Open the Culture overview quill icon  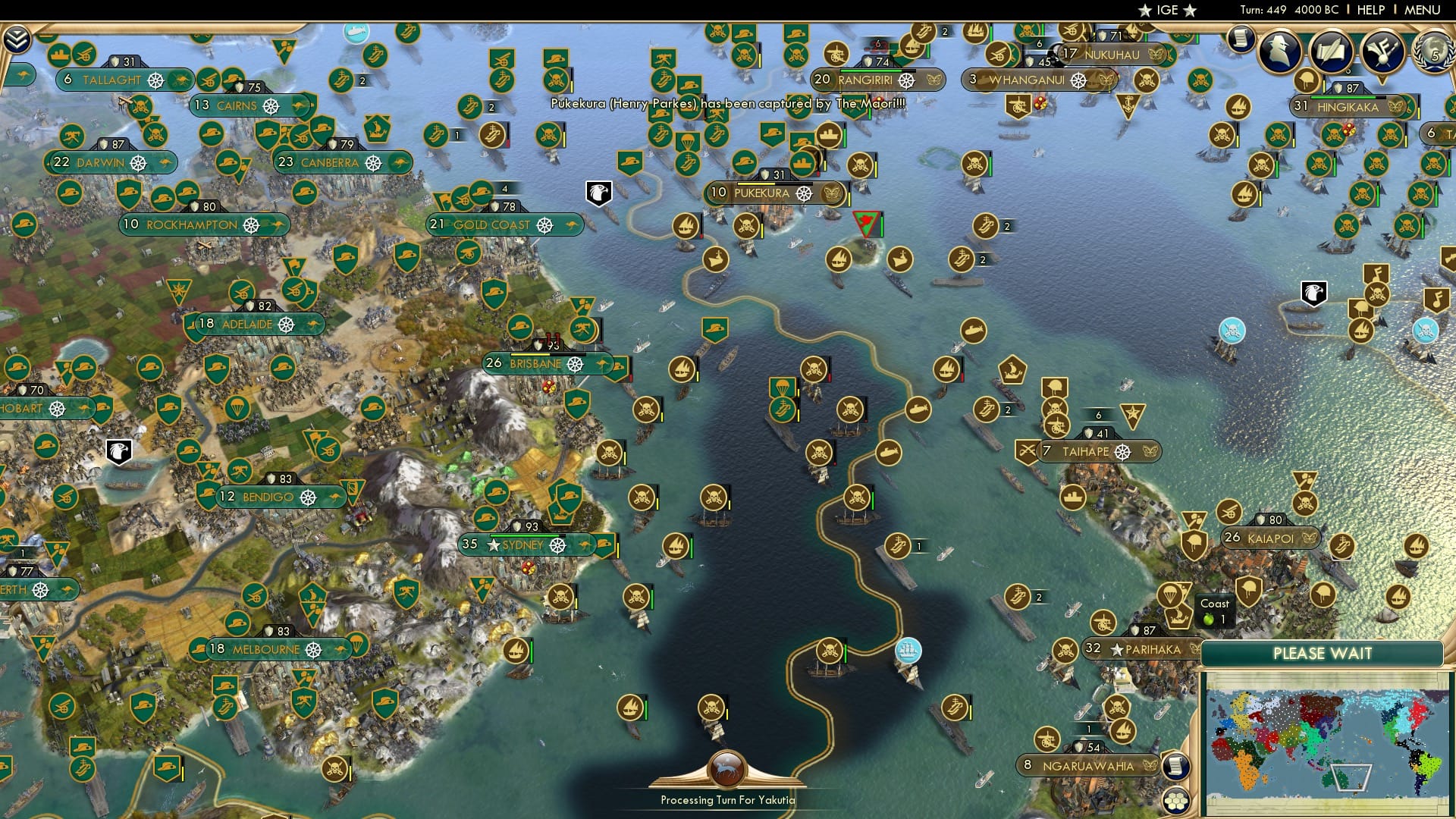click(1332, 51)
